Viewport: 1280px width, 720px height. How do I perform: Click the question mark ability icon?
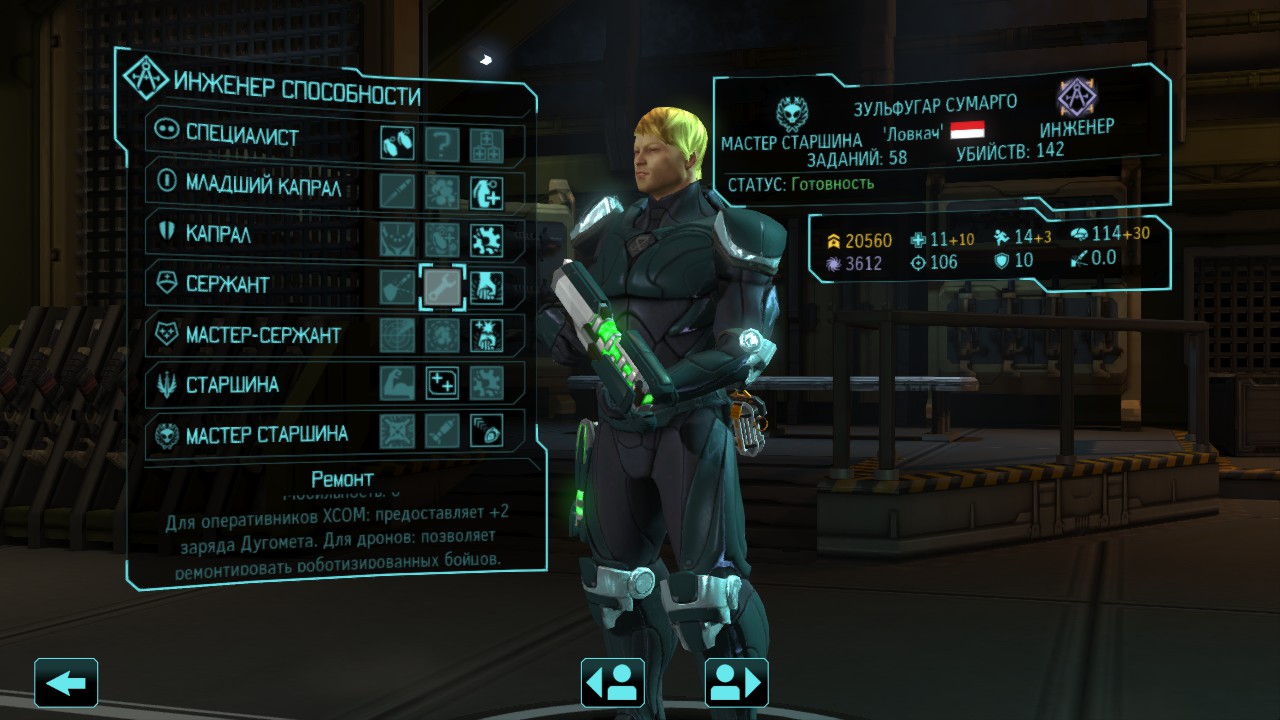442,144
